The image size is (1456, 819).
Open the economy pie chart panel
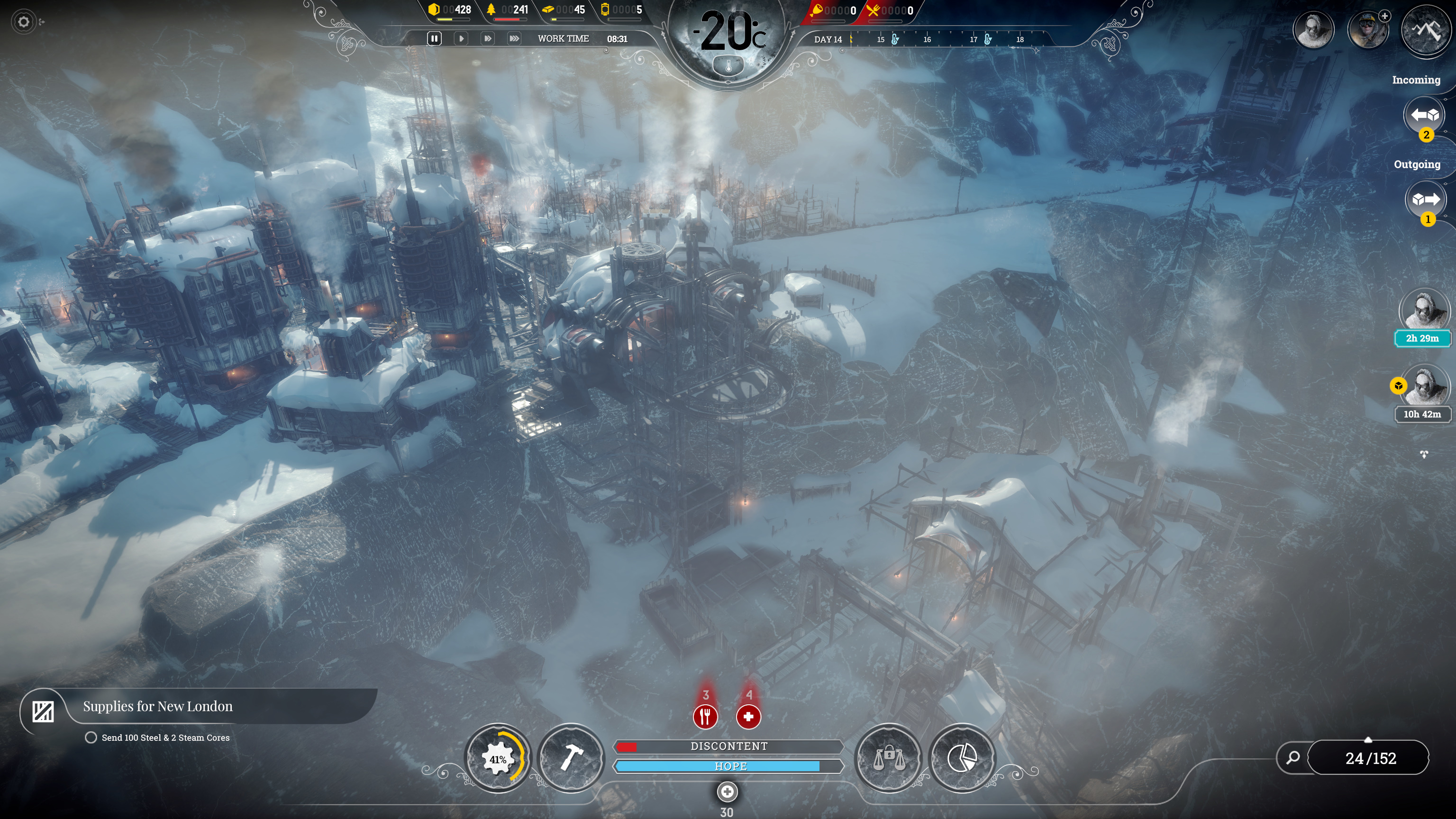pyautogui.click(x=962, y=758)
